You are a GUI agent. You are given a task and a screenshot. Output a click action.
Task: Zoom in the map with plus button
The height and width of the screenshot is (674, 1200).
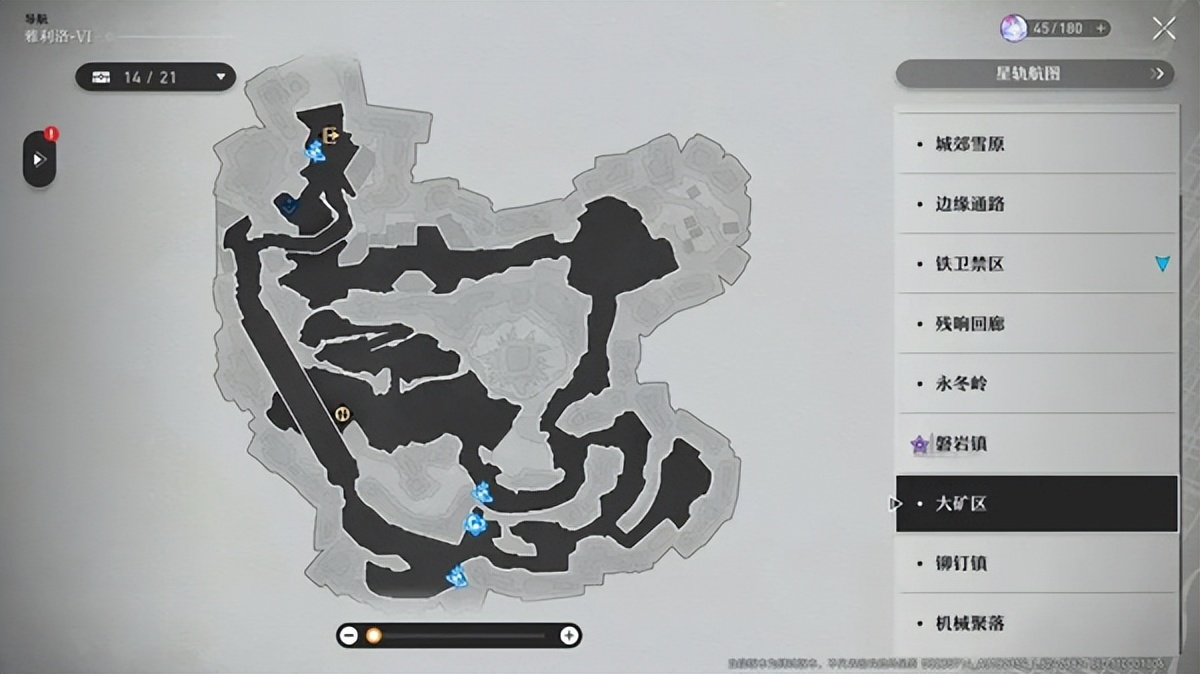[569, 635]
